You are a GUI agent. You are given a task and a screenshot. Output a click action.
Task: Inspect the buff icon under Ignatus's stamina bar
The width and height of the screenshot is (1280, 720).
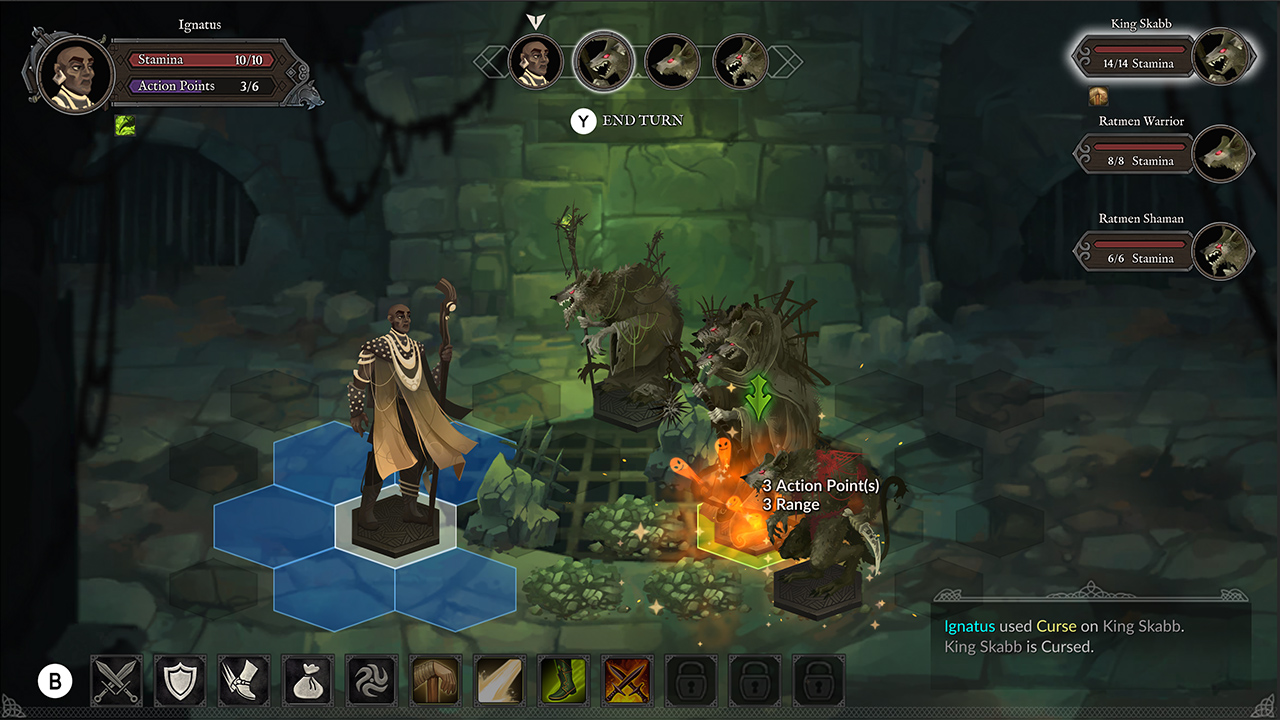tap(125, 125)
